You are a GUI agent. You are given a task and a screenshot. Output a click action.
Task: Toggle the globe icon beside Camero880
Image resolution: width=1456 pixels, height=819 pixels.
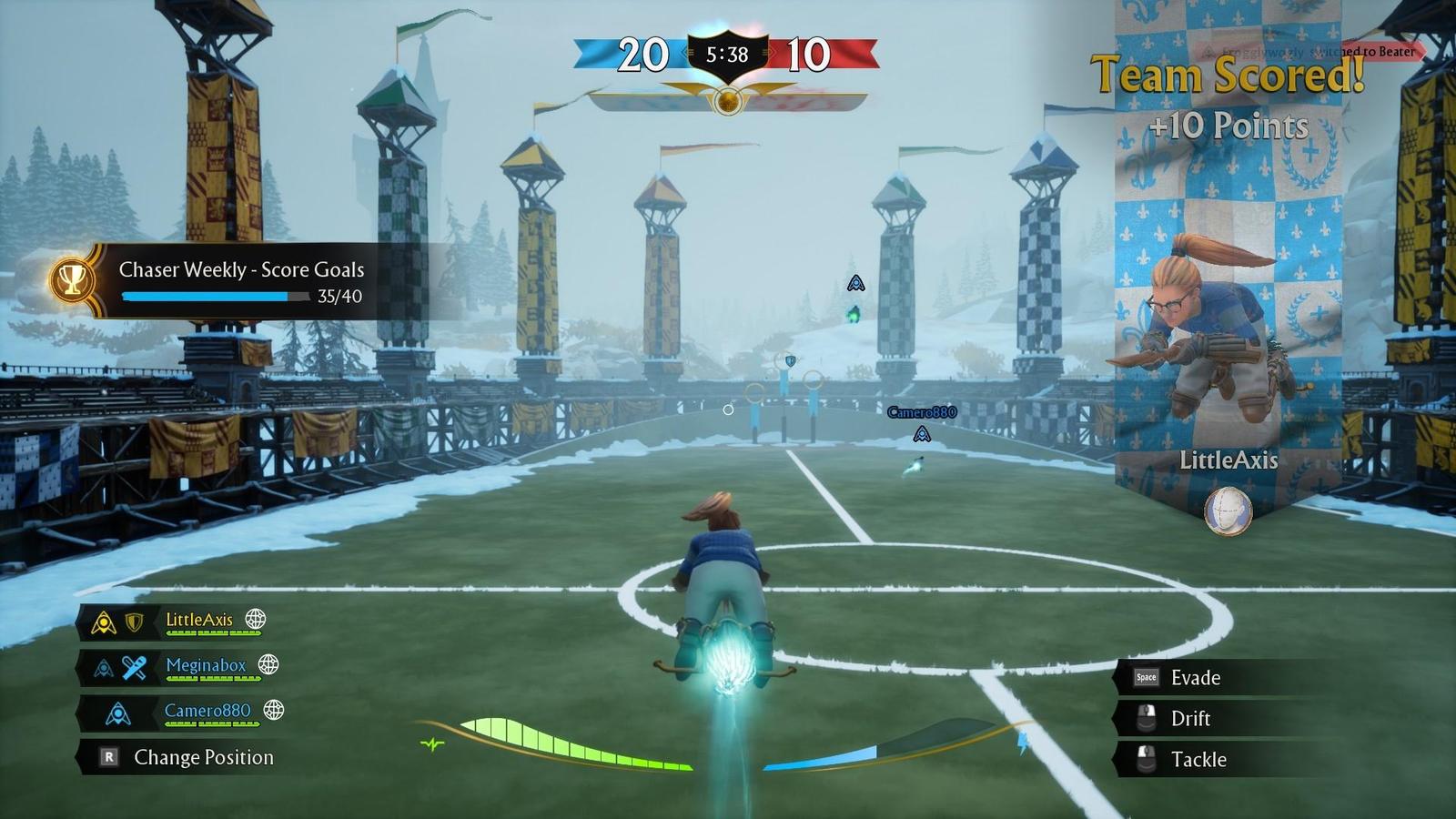coord(273,711)
